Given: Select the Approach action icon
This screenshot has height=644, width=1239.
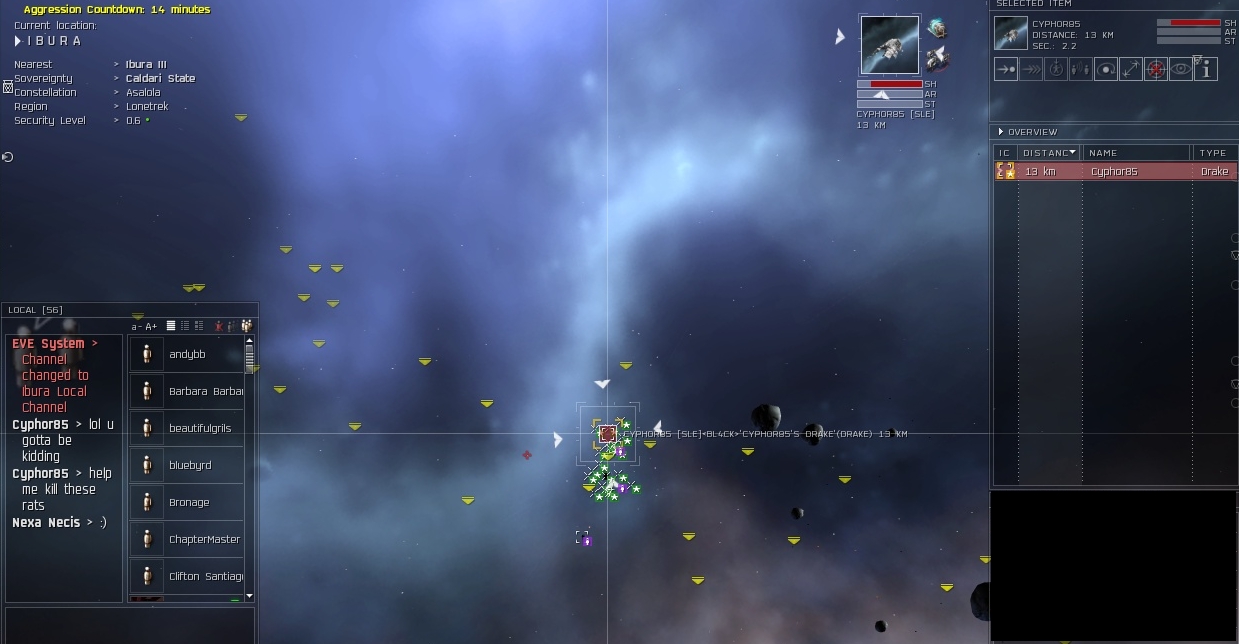Looking at the screenshot, I should point(1006,69).
